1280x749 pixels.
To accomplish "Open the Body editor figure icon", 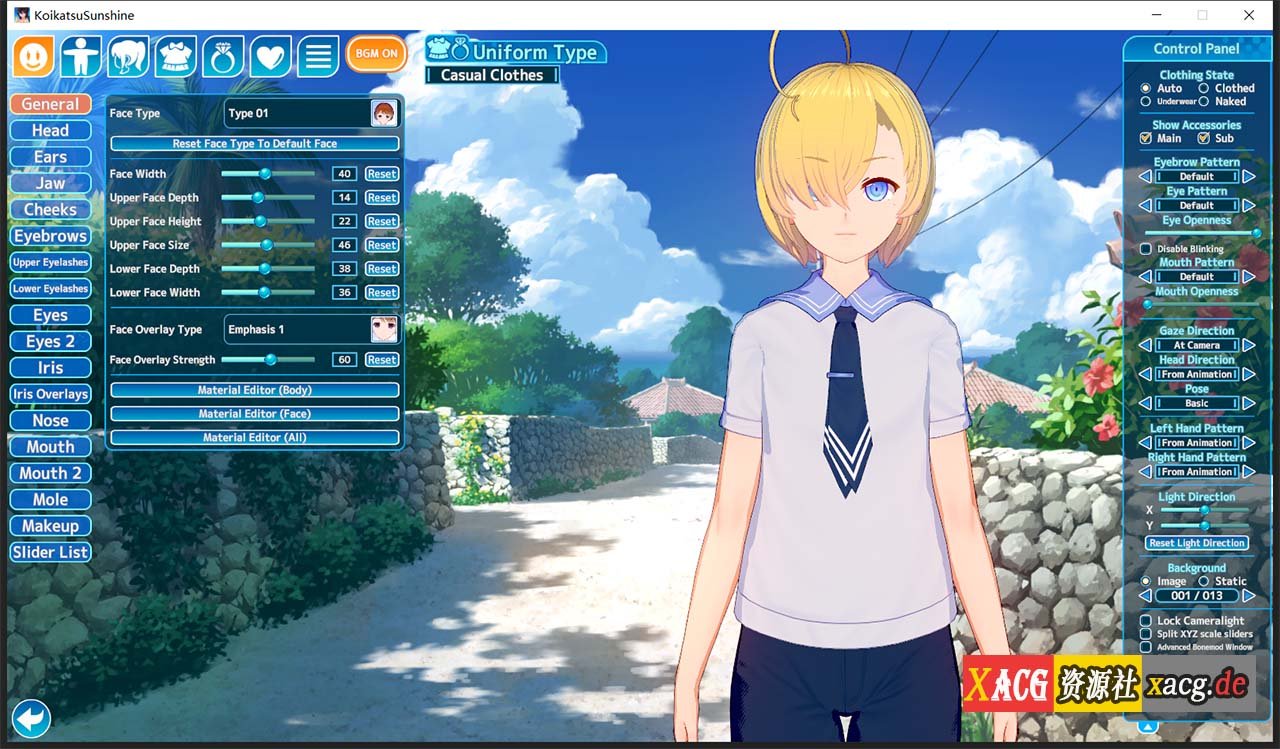I will click(80, 57).
